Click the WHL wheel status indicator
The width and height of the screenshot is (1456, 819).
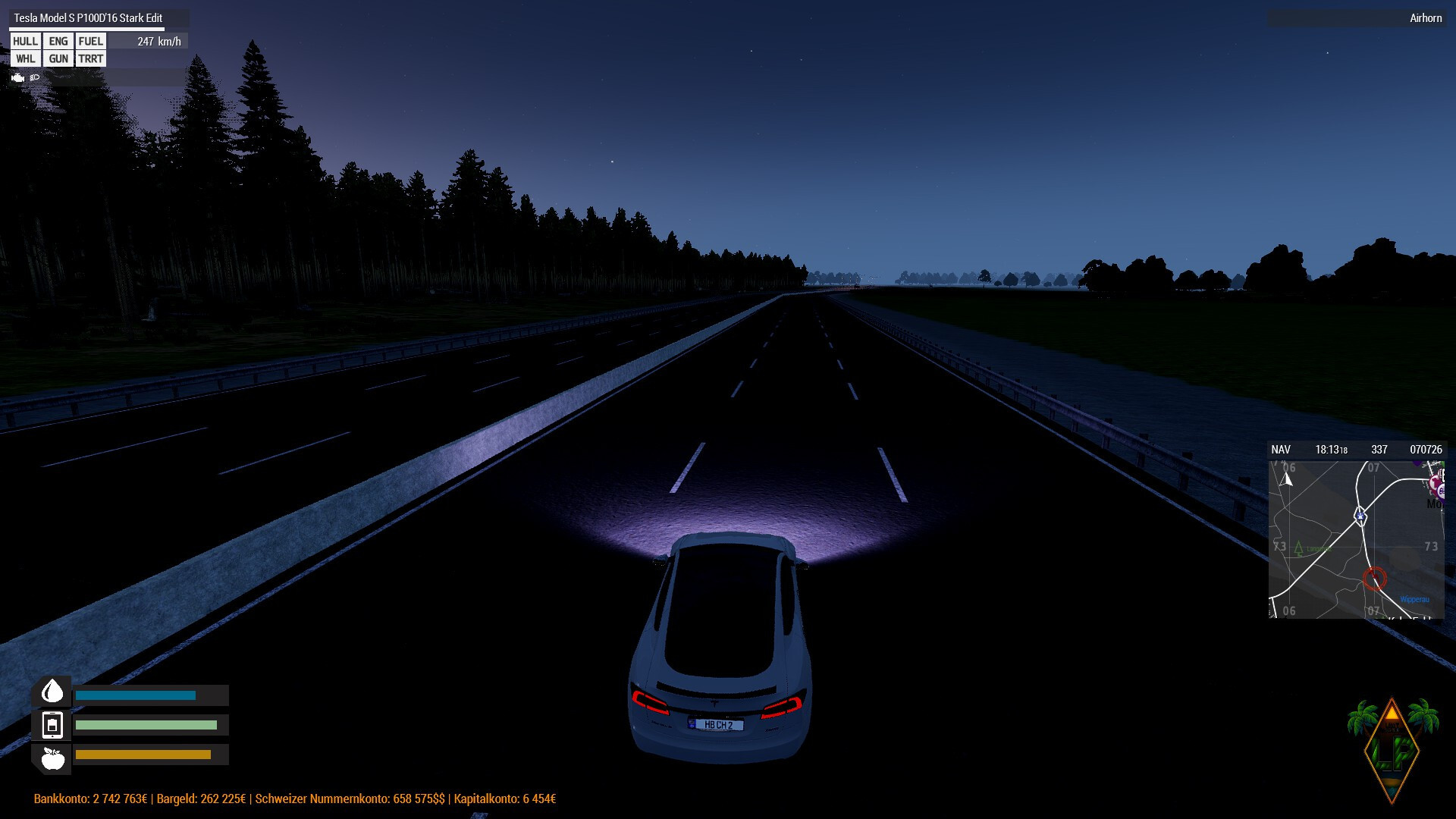pyautogui.click(x=25, y=59)
